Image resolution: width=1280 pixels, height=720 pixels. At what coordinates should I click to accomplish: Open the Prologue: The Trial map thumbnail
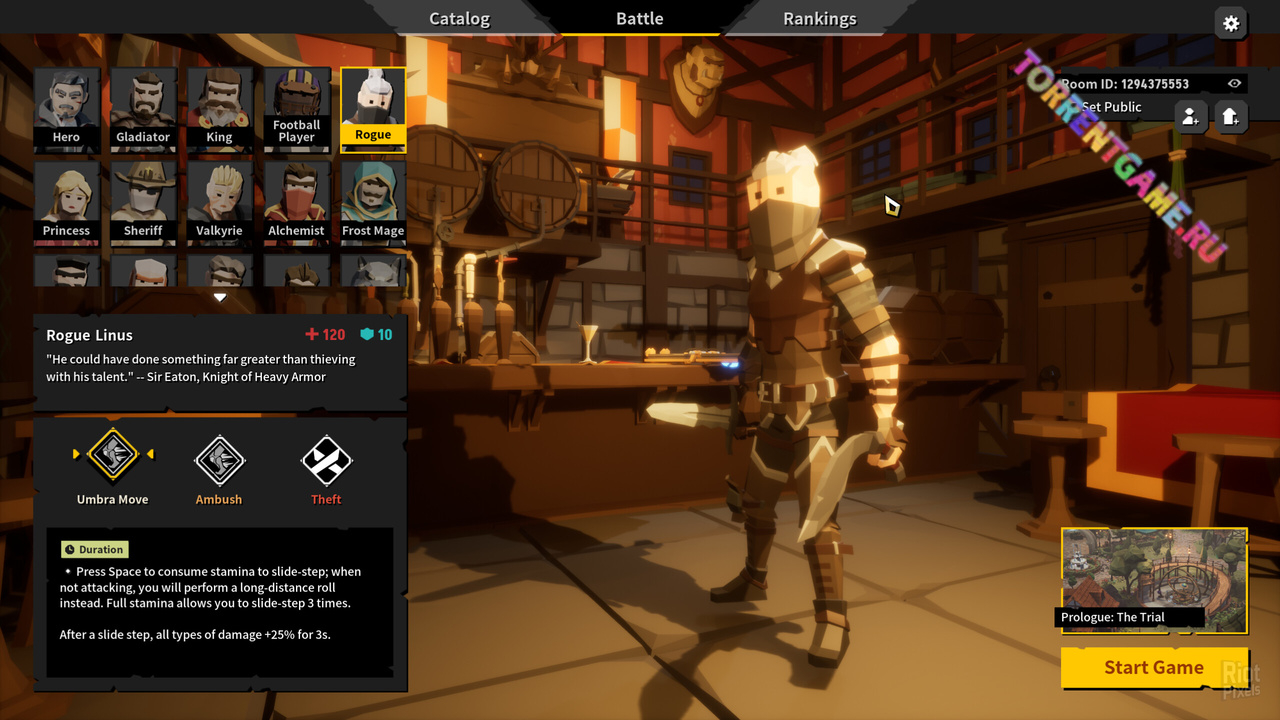point(1154,580)
